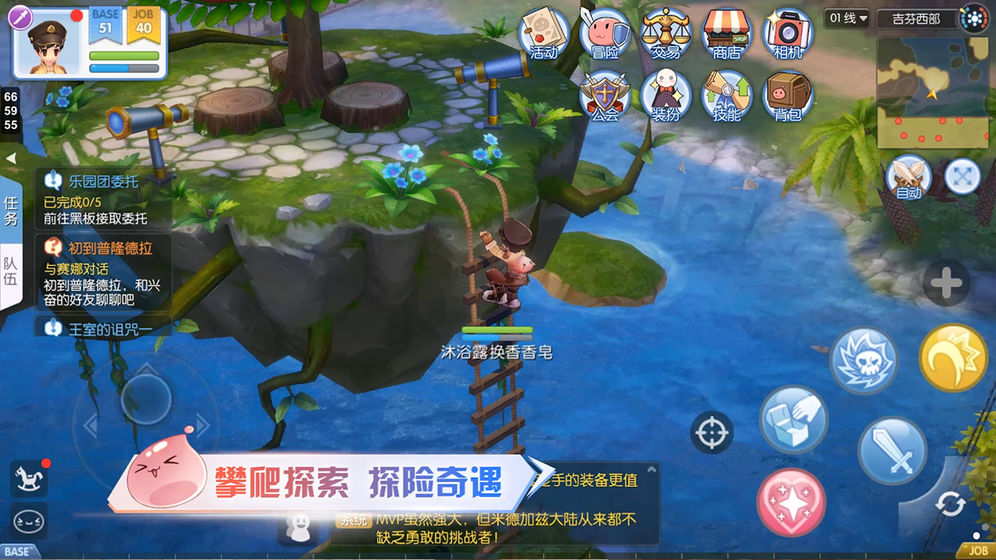Open the 装扮 costume menu
This screenshot has width=996, height=560.
[666, 96]
